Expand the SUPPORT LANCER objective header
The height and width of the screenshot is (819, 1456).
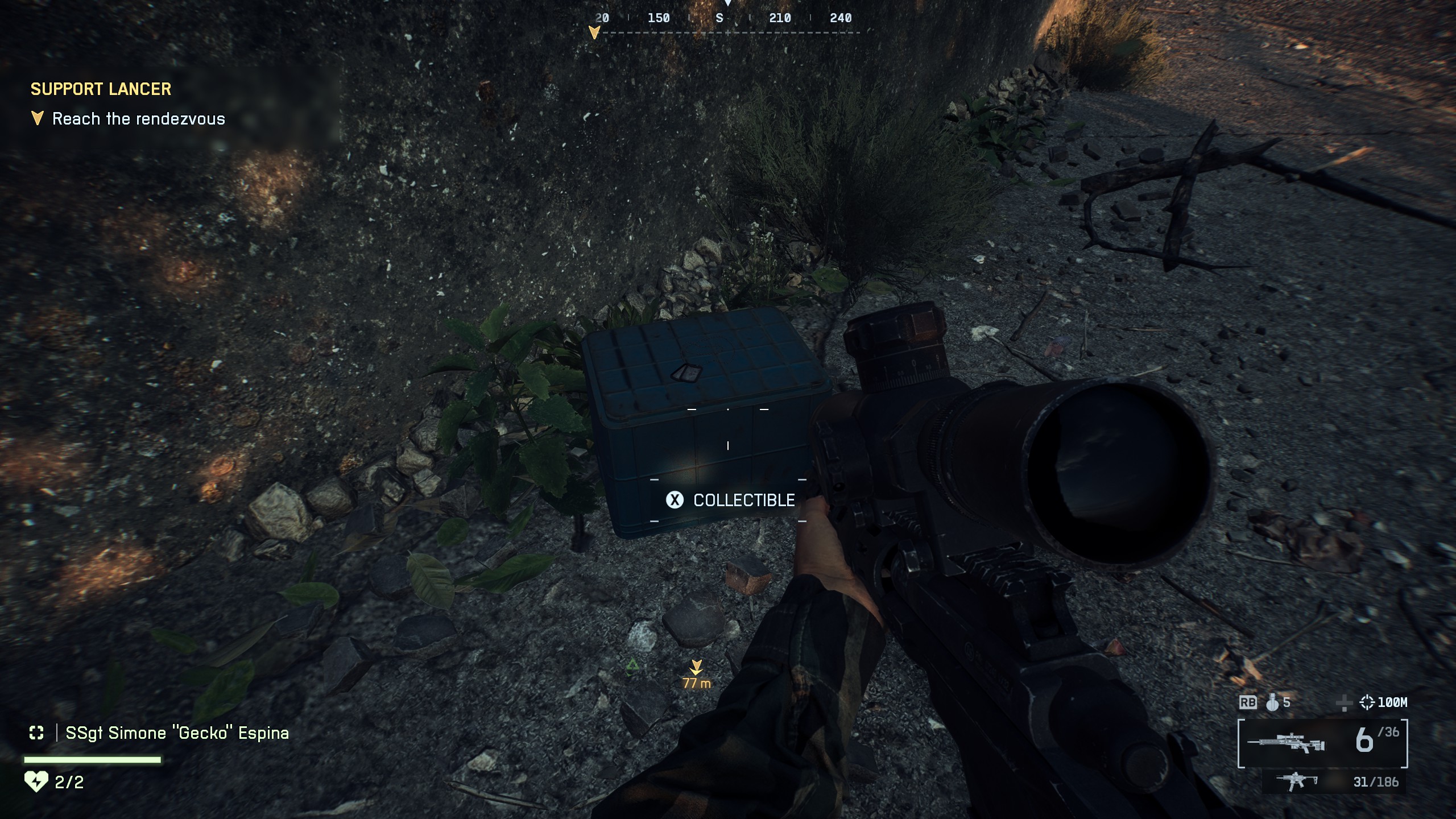point(100,89)
